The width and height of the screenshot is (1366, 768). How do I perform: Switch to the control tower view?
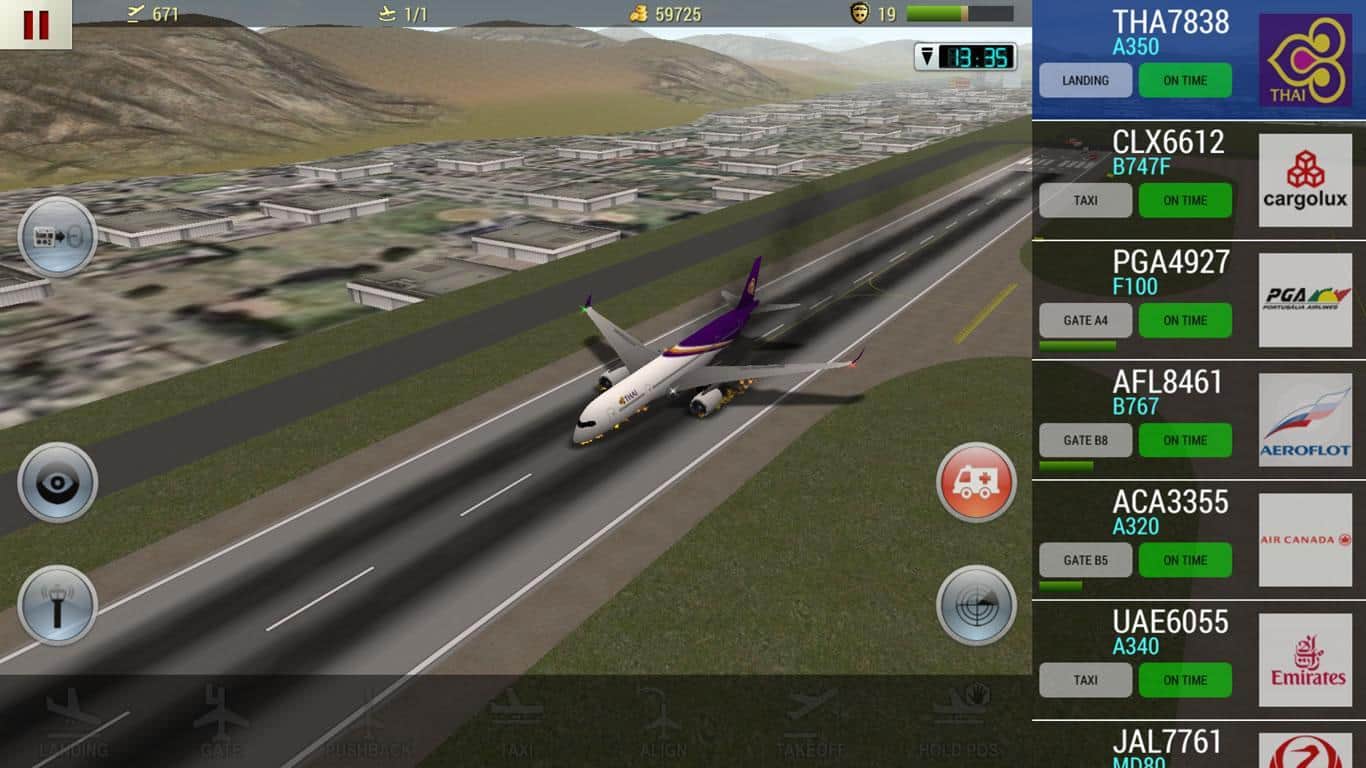coord(57,605)
